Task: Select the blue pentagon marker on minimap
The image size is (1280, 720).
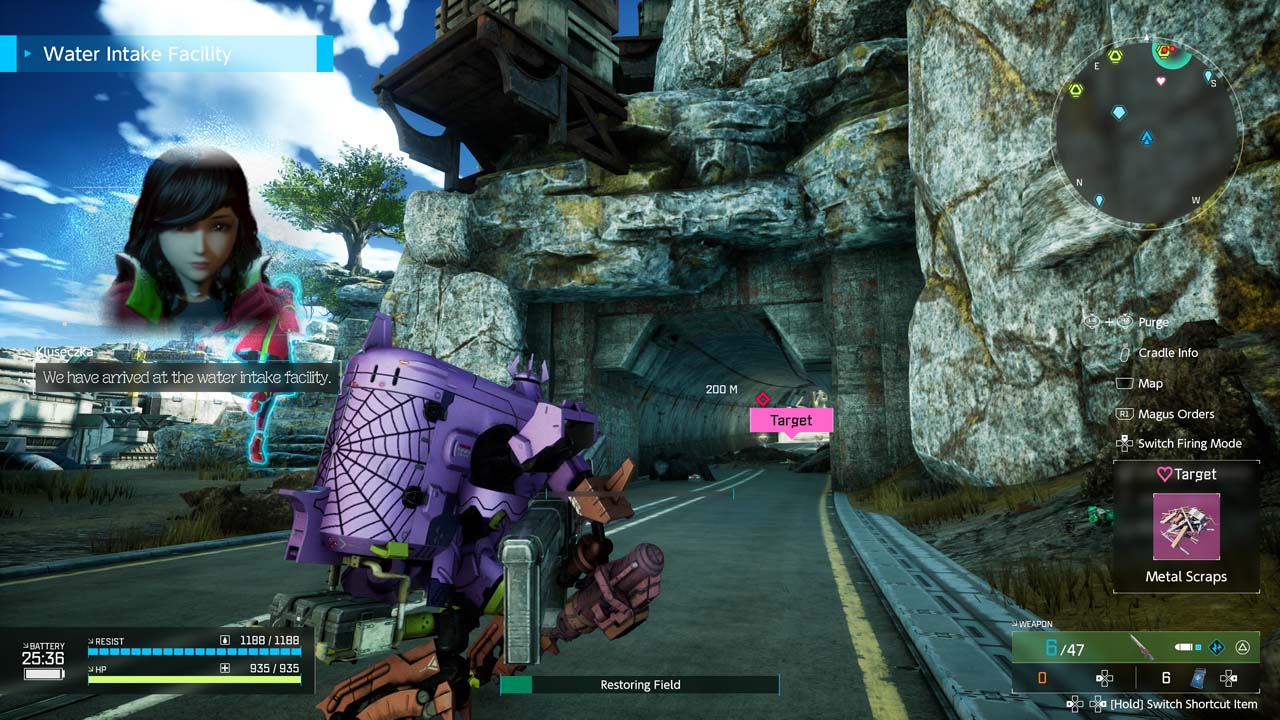Action: (1119, 113)
